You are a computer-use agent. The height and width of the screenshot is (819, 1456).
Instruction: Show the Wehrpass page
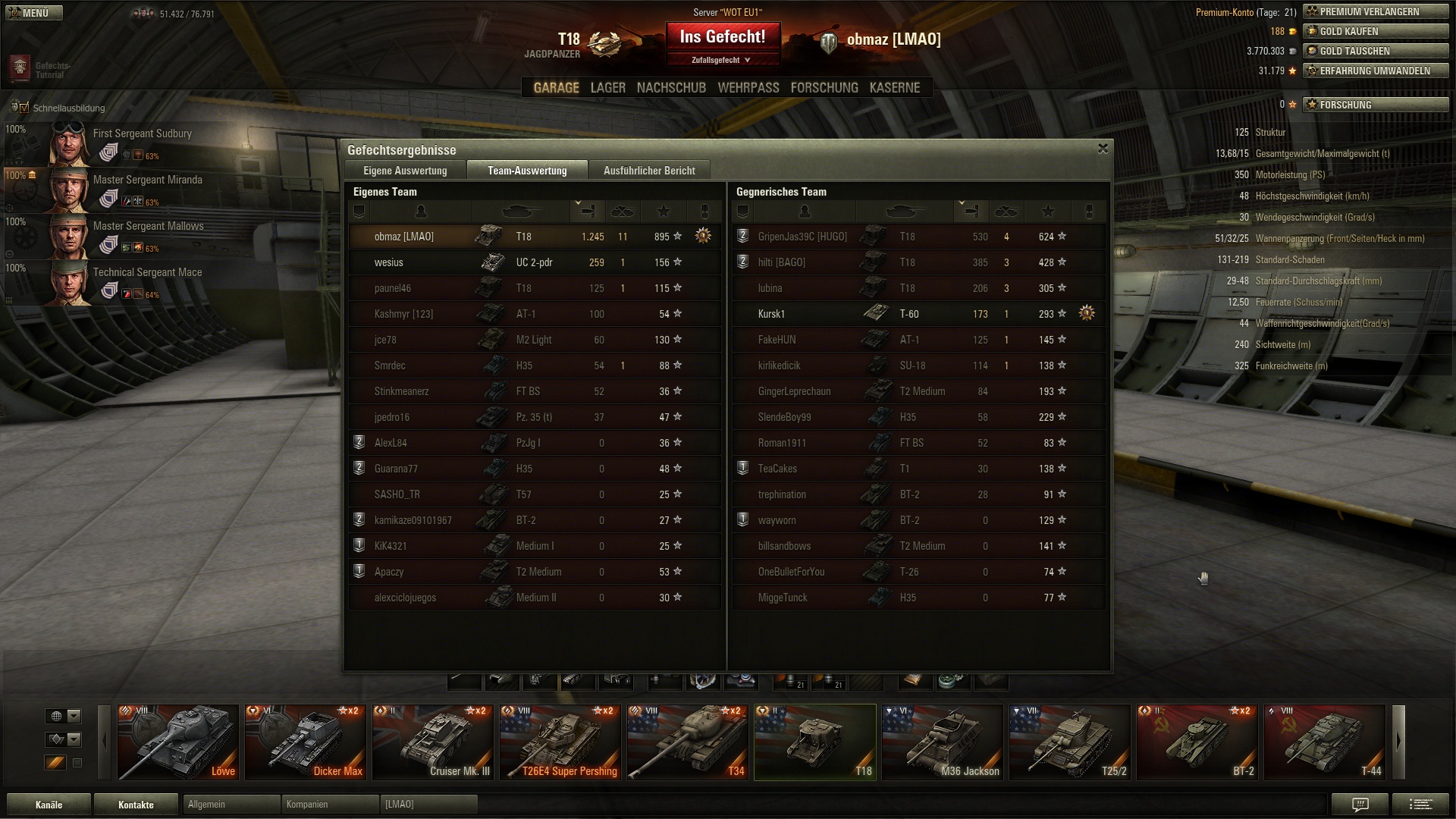(x=748, y=88)
